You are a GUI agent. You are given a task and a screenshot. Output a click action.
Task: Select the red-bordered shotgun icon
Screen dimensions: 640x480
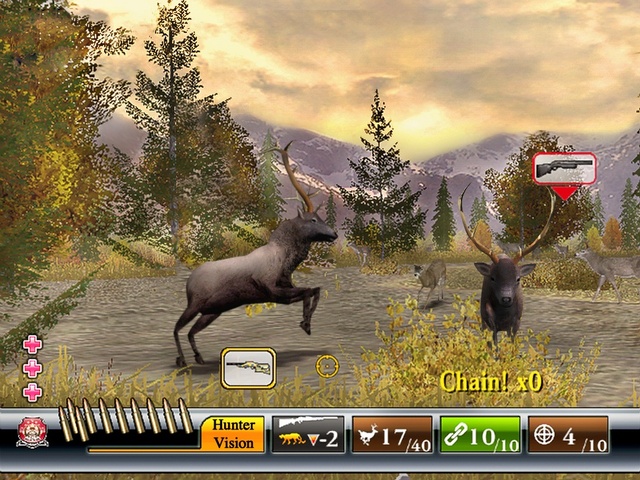click(564, 168)
